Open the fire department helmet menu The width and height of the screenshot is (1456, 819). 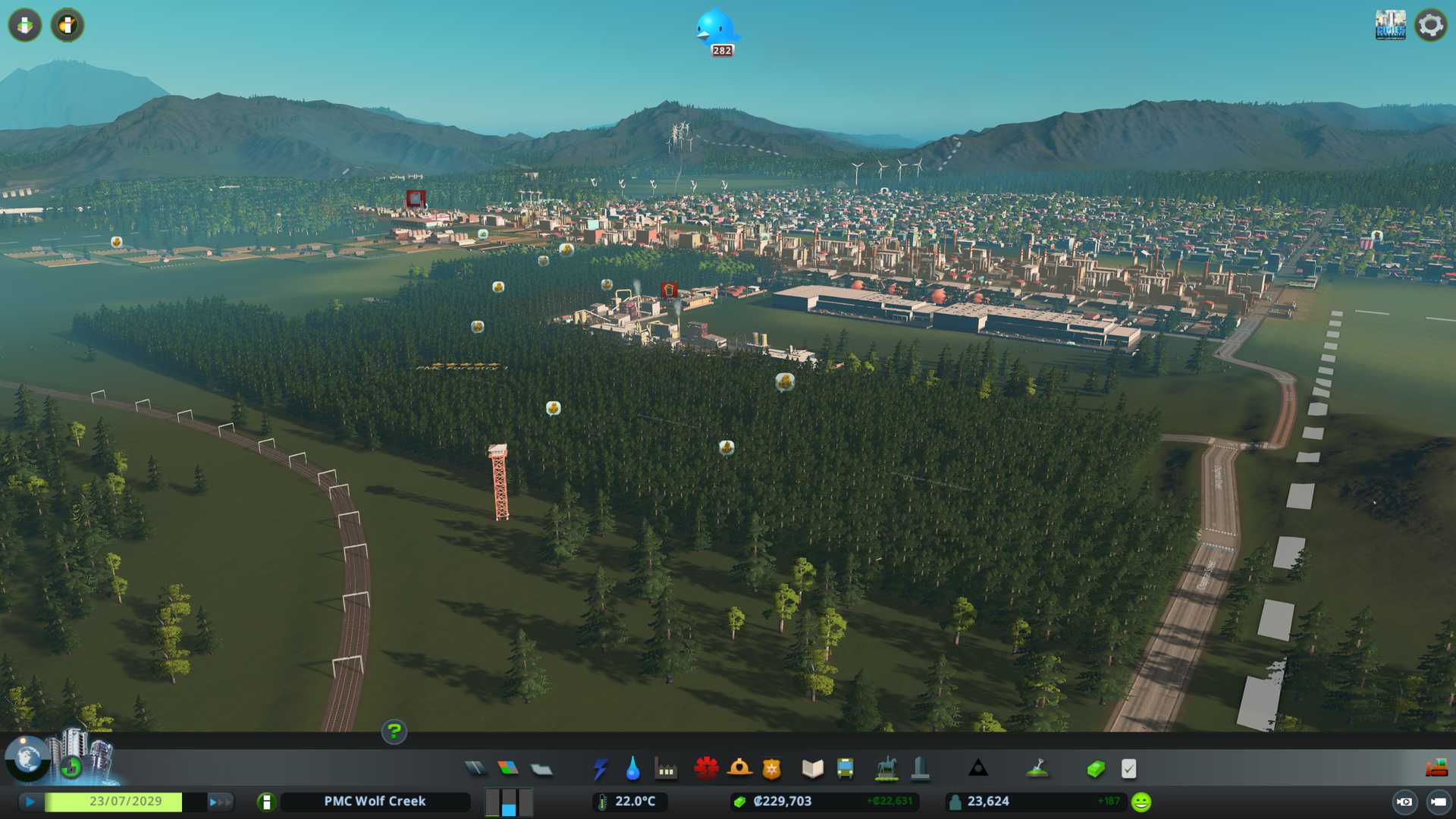click(x=739, y=769)
